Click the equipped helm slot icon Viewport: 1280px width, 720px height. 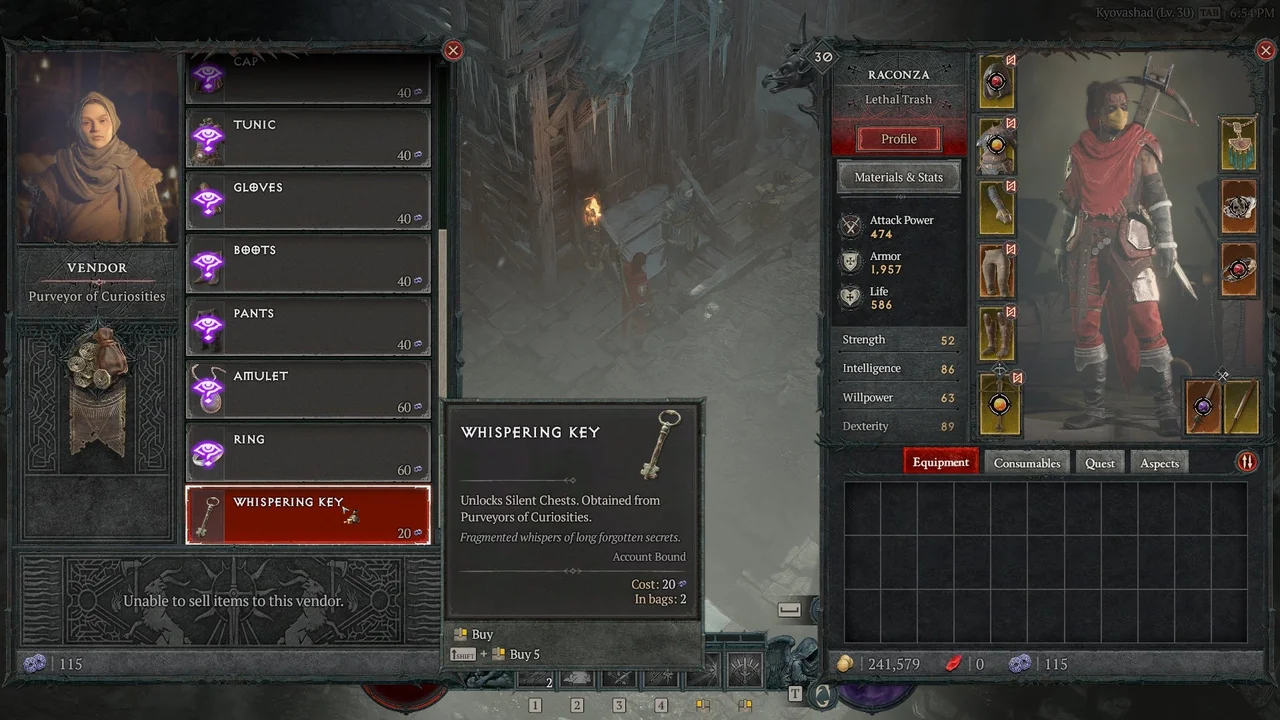(996, 83)
